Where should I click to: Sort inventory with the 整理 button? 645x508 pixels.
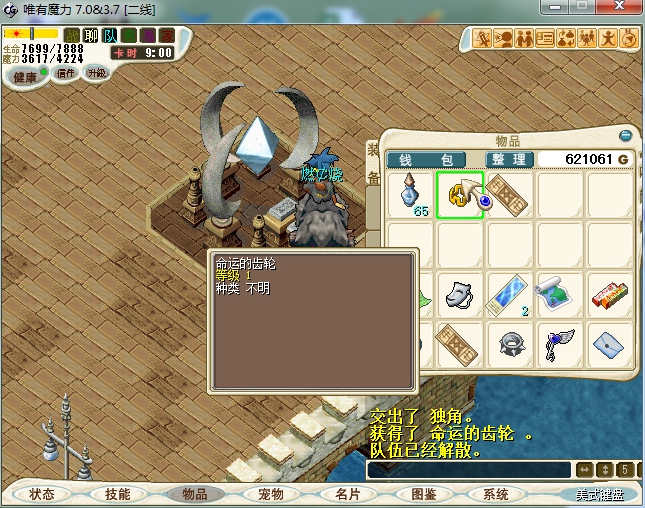coord(507,160)
